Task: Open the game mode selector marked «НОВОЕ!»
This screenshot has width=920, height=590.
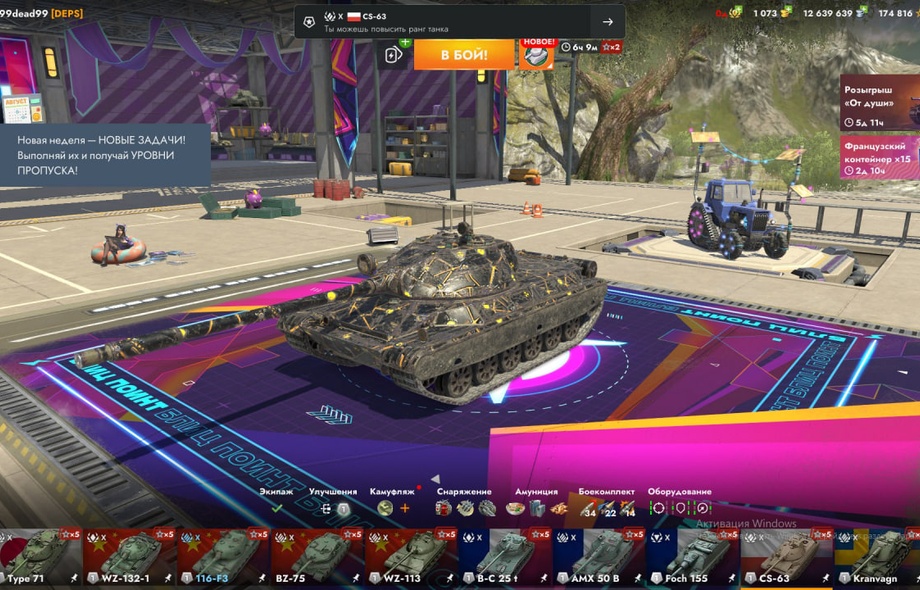Action: (x=537, y=54)
